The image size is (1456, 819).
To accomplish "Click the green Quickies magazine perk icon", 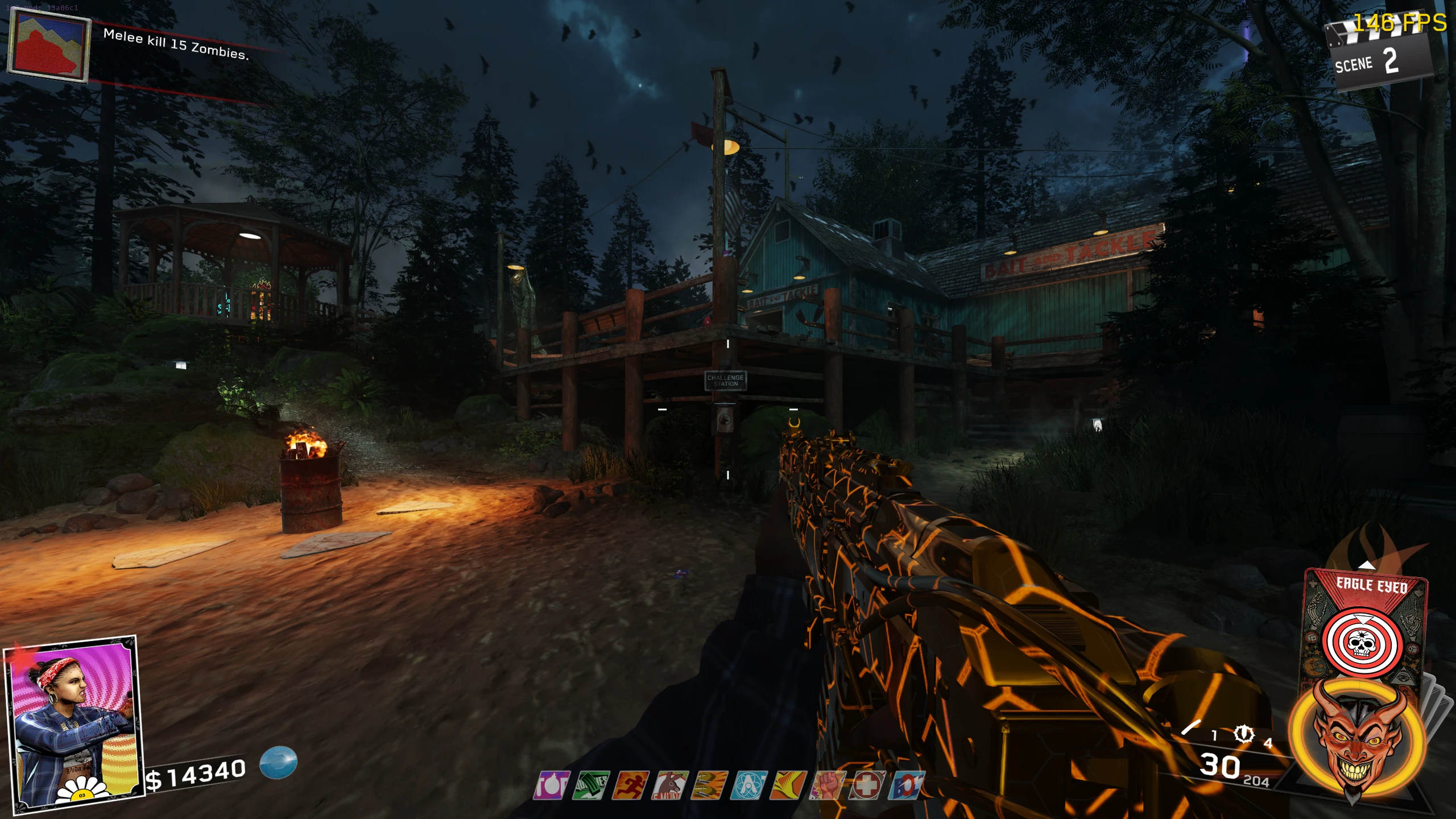I will pos(591,785).
